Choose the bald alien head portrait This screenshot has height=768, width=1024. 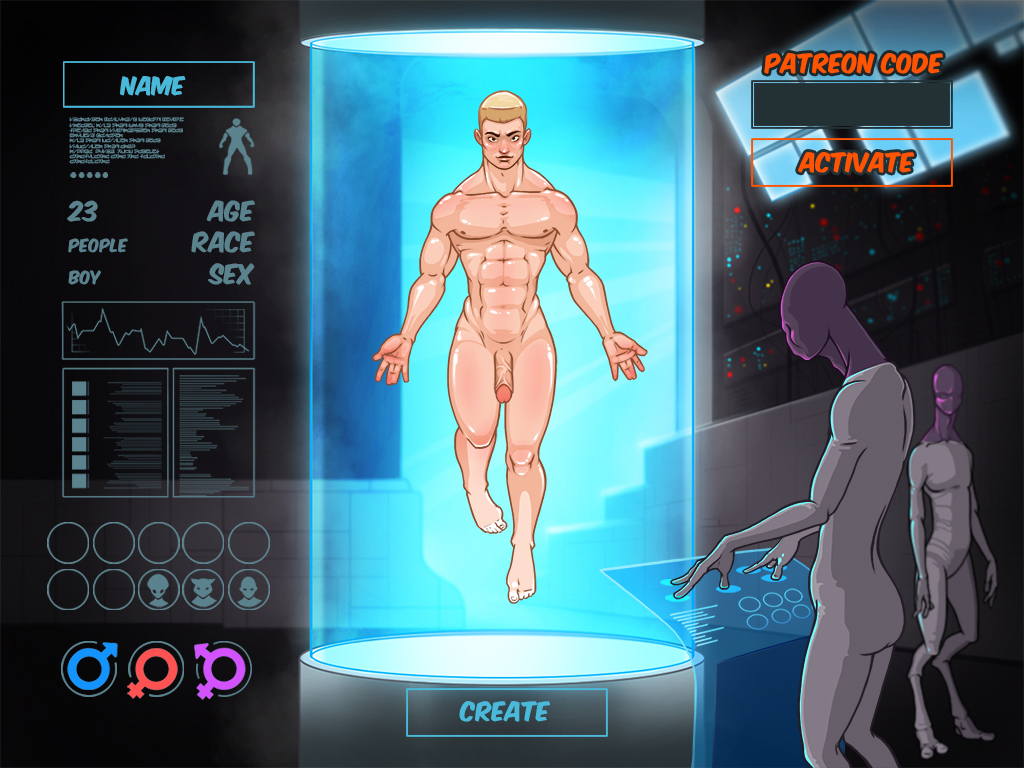pos(159,589)
